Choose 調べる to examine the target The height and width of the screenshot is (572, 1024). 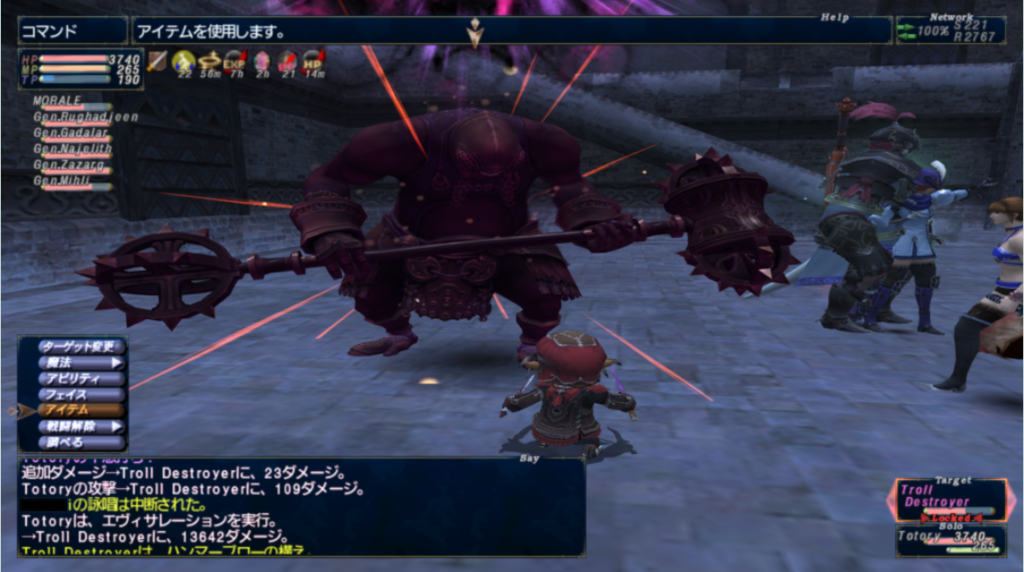(x=76, y=442)
